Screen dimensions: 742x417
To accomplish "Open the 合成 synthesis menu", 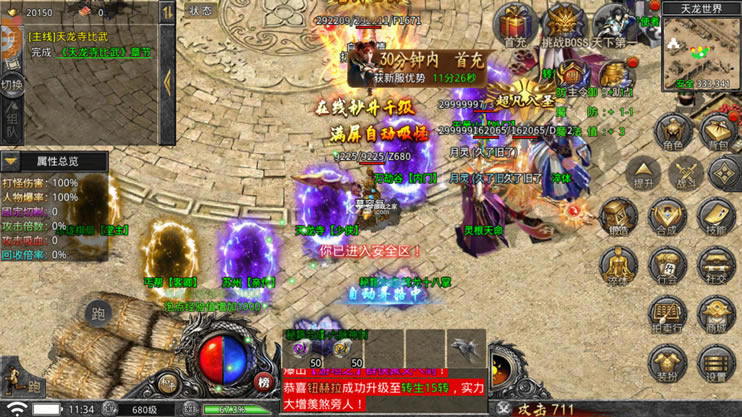I will click(668, 218).
